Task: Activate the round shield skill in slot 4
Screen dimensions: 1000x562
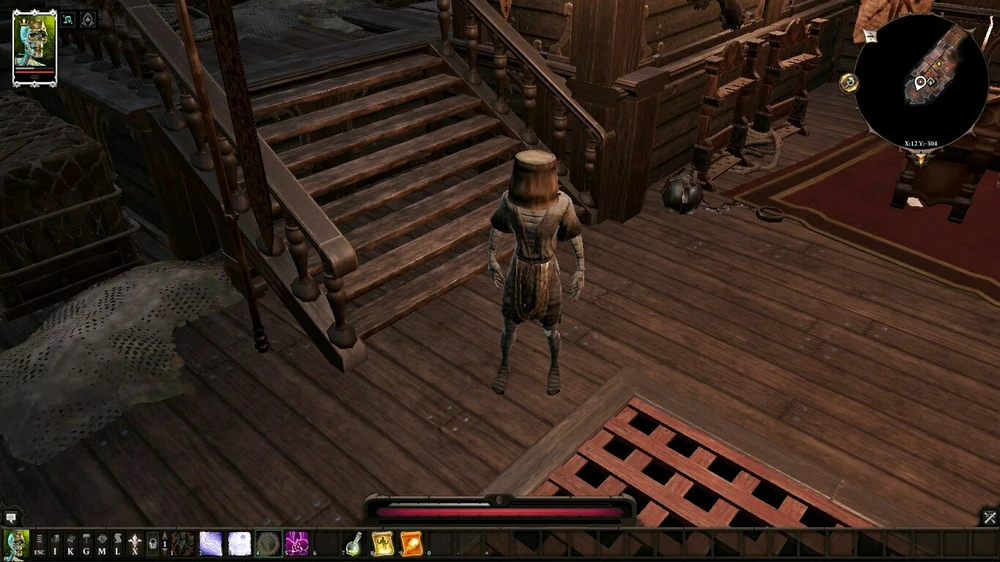Action: pyautogui.click(x=268, y=544)
